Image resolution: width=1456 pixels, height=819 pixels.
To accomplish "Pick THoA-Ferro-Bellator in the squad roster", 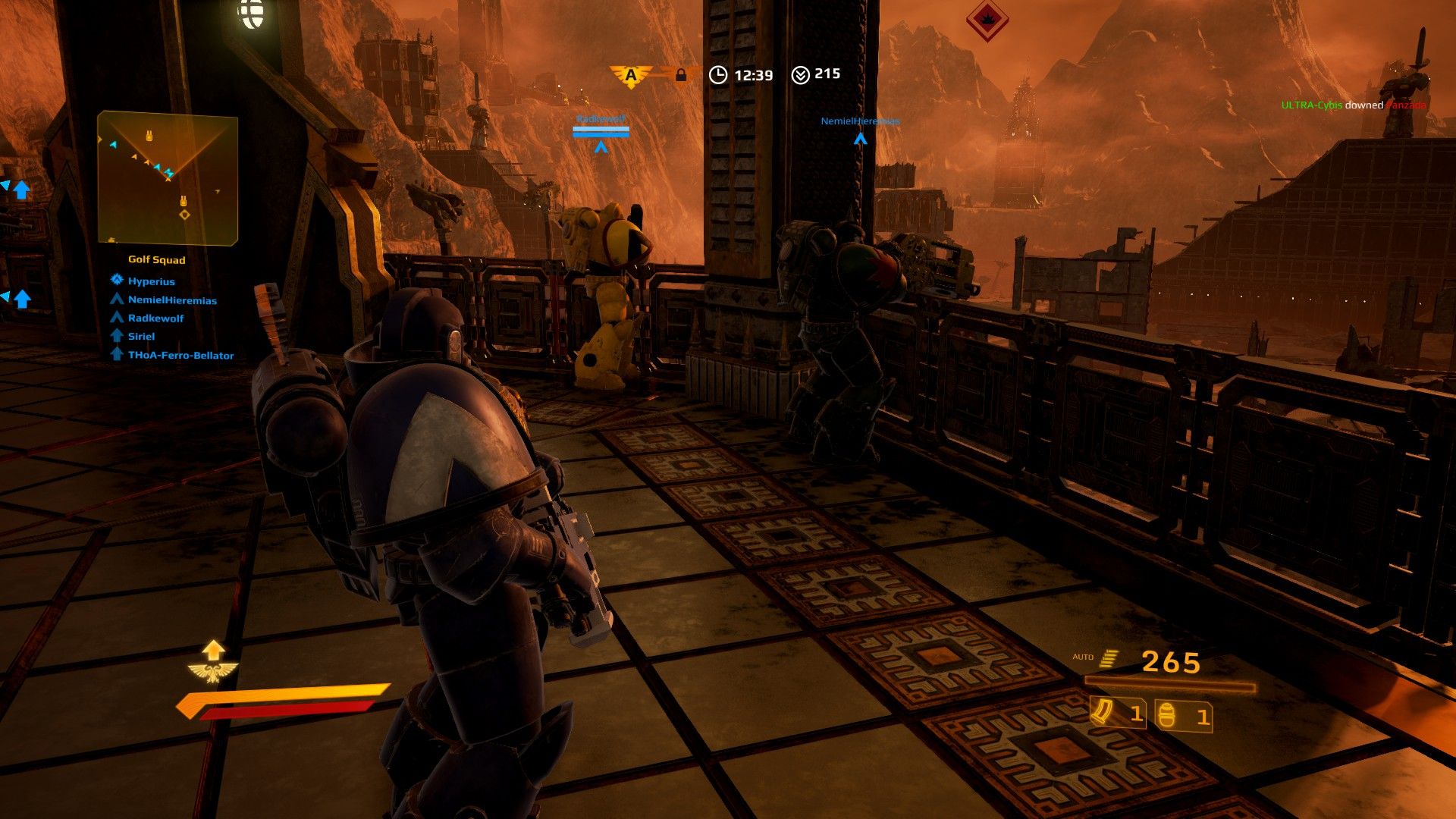I will (x=180, y=356).
